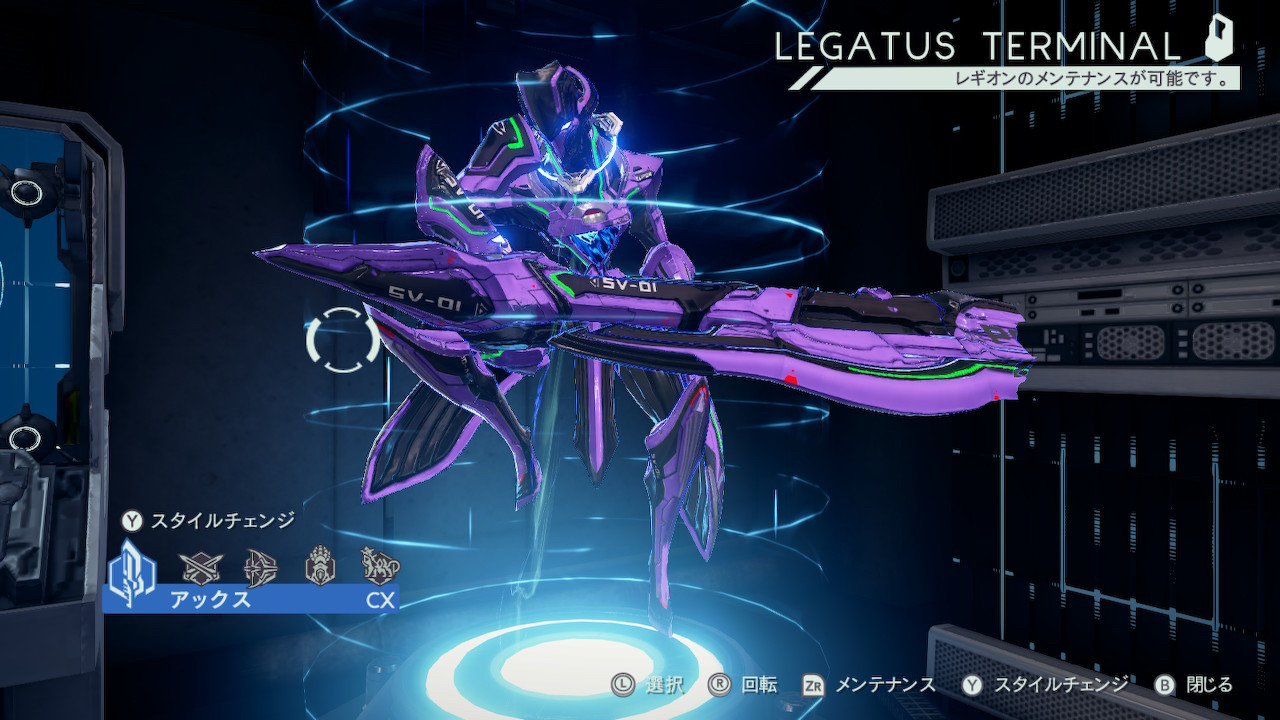Click the 選択 select option
Image resolution: width=1280 pixels, height=720 pixels.
coord(649,685)
